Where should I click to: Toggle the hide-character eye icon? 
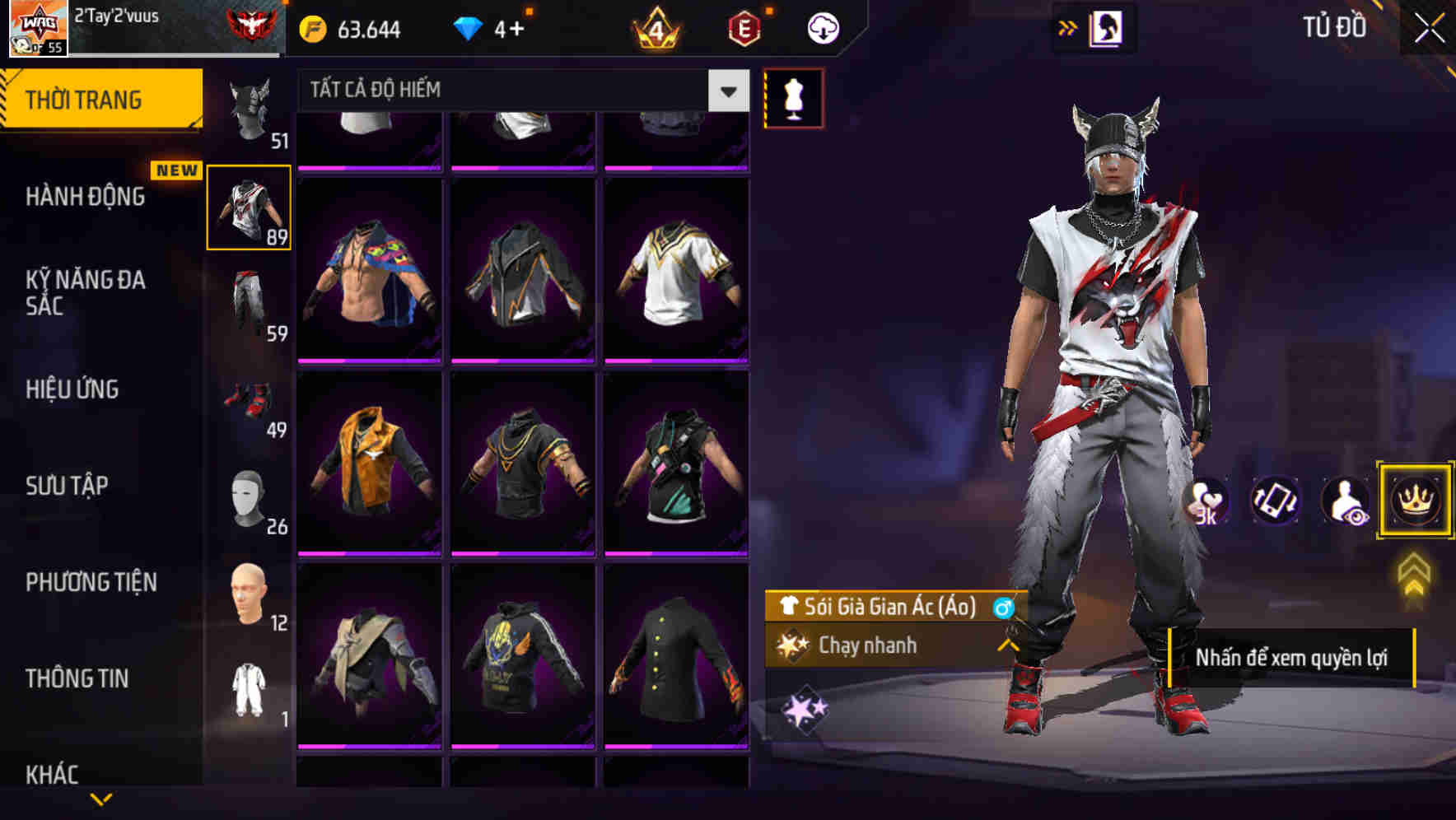1343,501
